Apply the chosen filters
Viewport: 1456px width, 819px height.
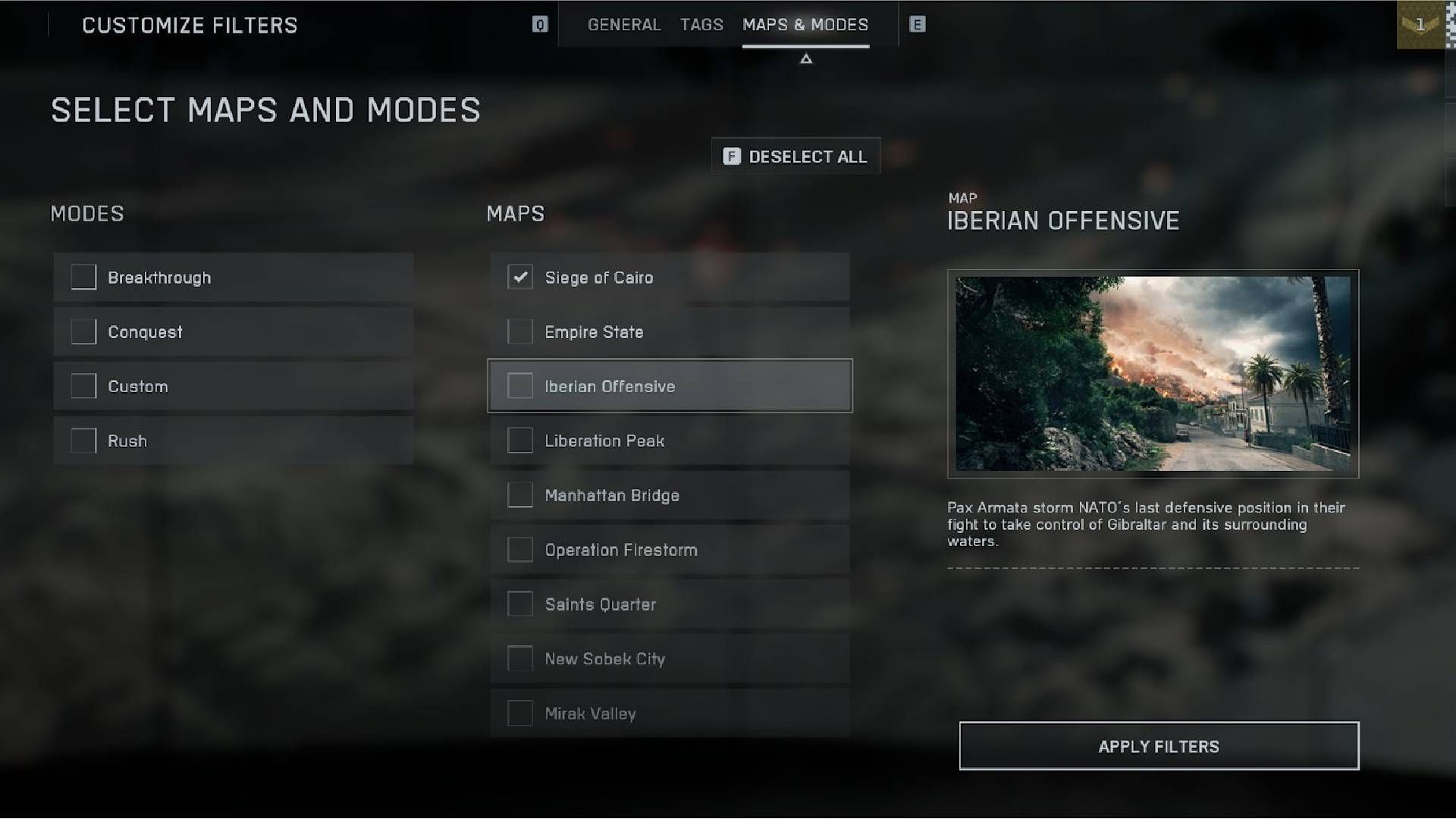coord(1158,746)
